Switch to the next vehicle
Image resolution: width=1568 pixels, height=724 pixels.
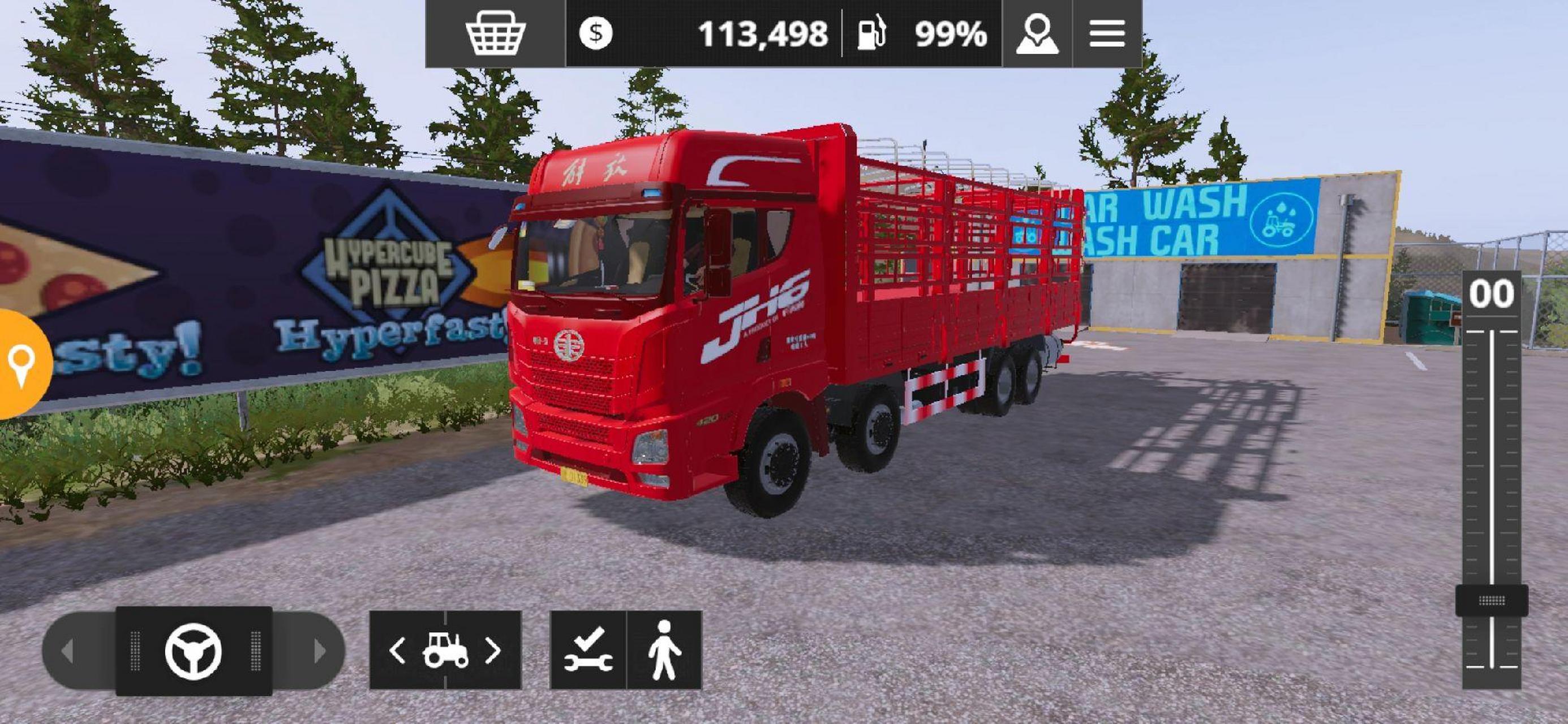tap(493, 650)
